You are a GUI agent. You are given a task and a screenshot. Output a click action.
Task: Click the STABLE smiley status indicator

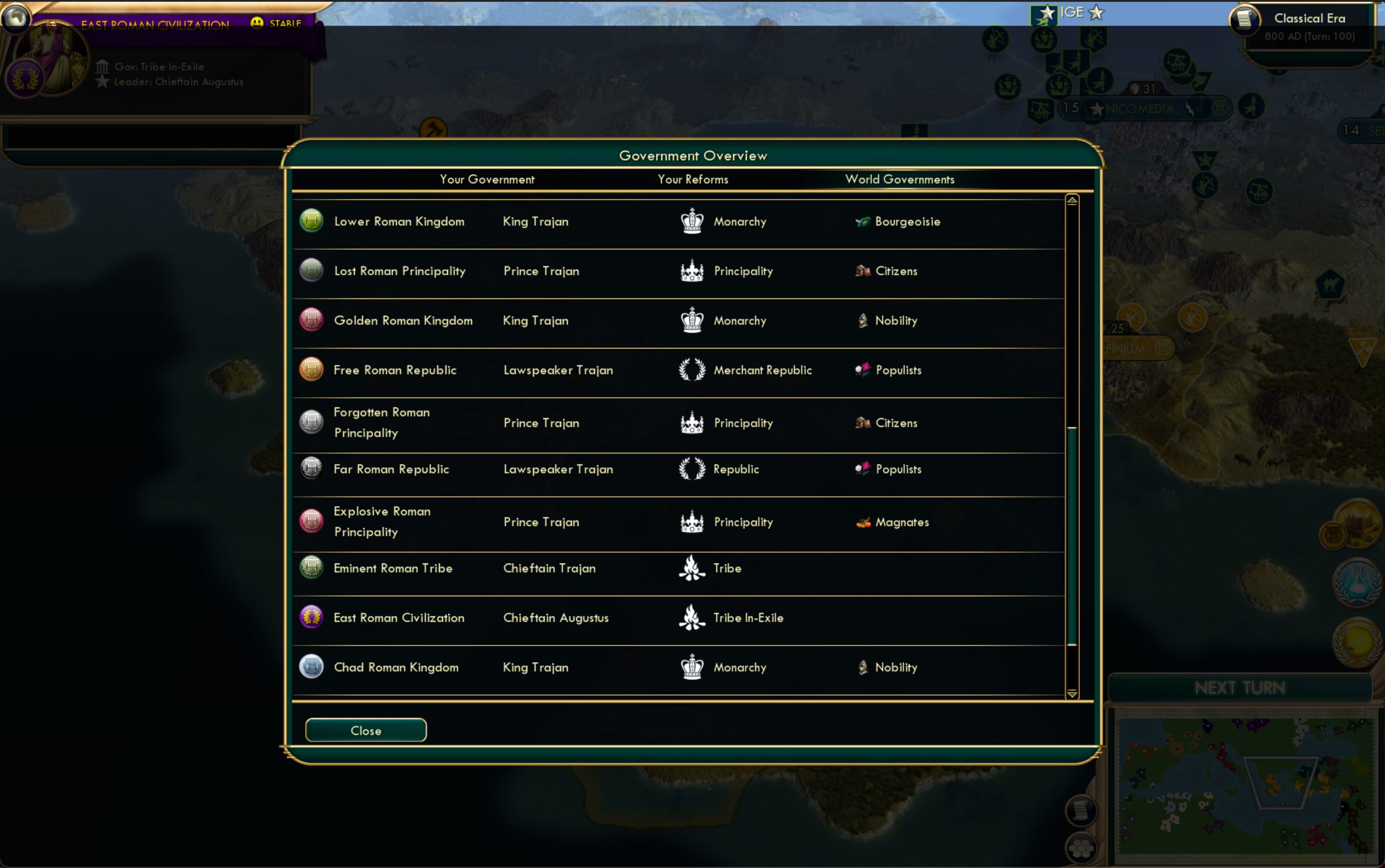tap(257, 22)
